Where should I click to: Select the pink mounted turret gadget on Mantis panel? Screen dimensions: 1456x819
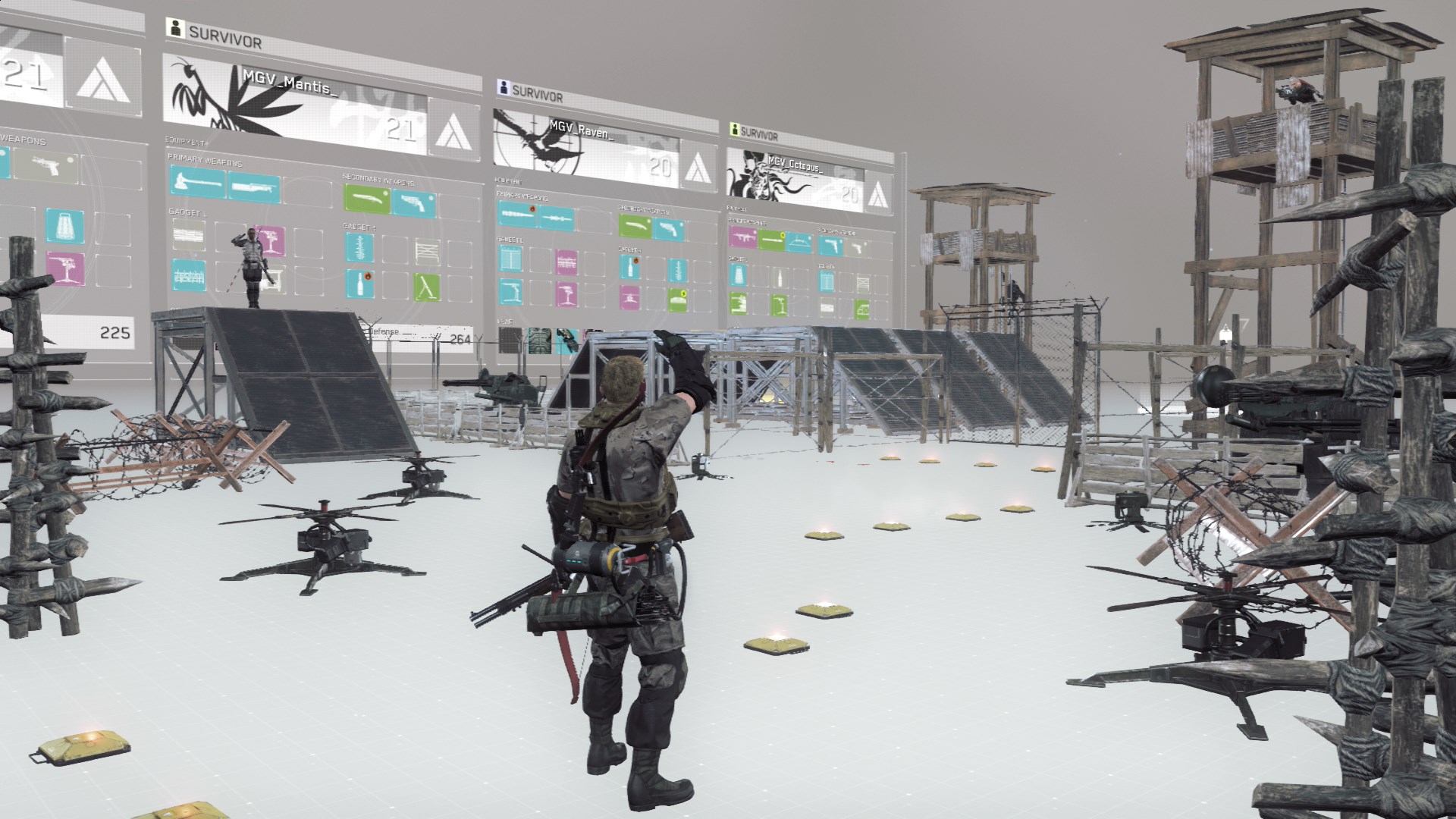(270, 240)
